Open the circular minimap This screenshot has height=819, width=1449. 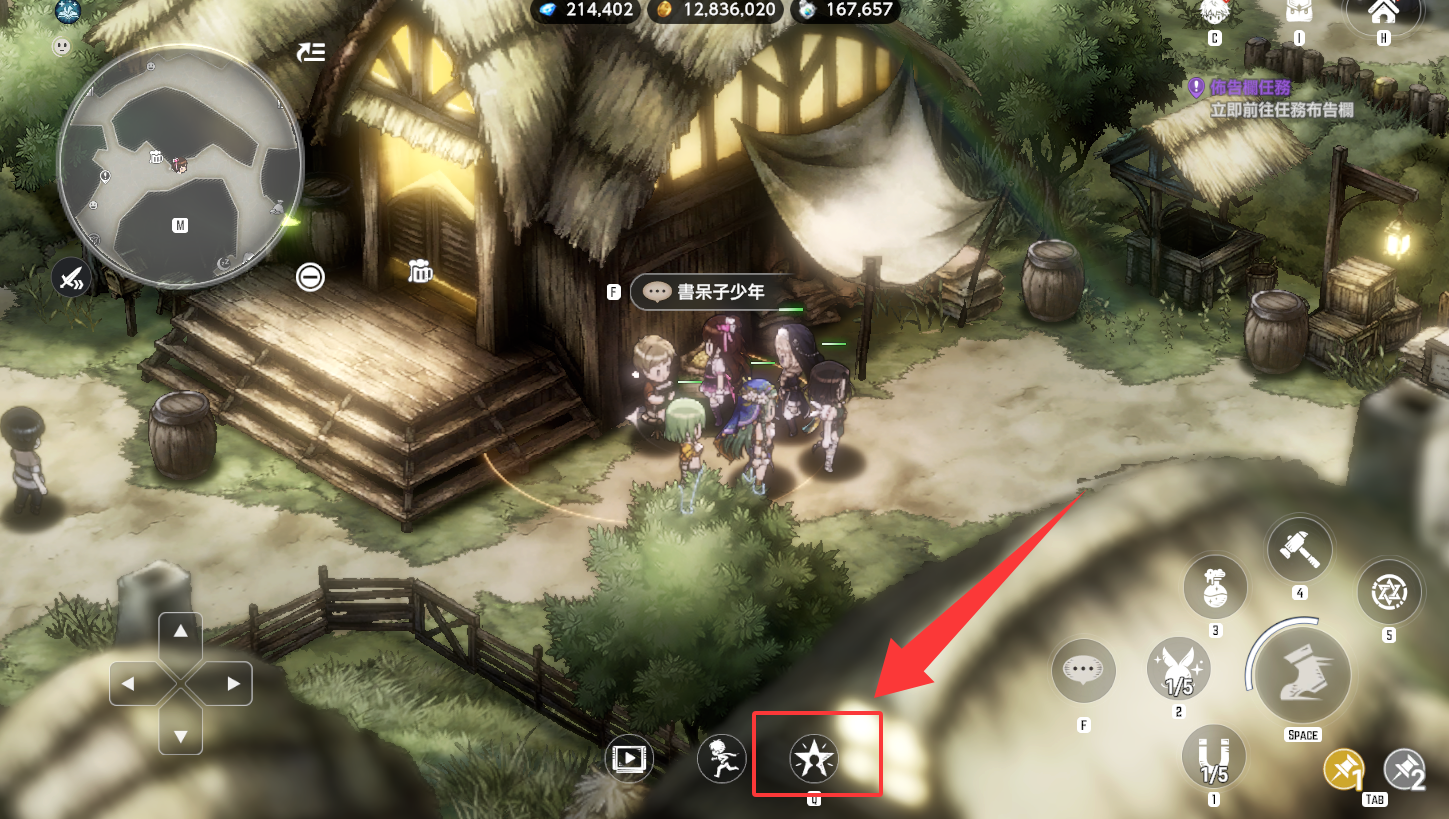[180, 167]
